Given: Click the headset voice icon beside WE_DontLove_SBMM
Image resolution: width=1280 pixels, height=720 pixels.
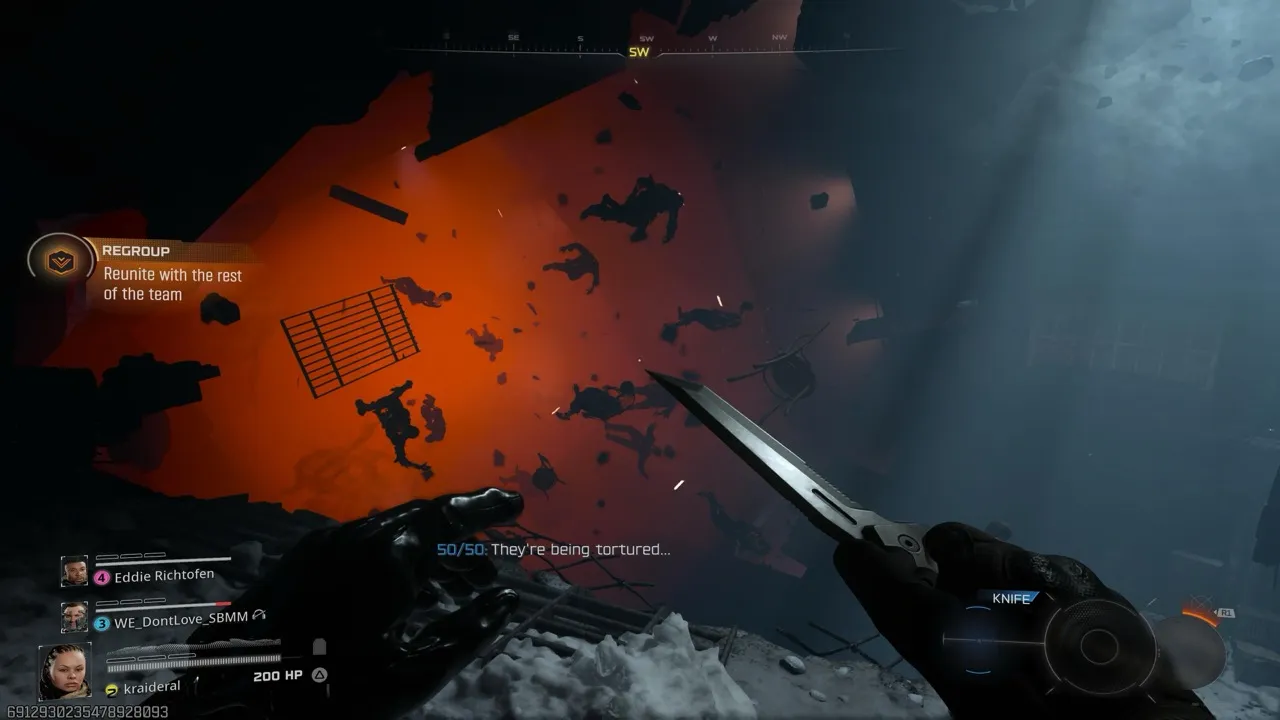Looking at the screenshot, I should pos(259,616).
